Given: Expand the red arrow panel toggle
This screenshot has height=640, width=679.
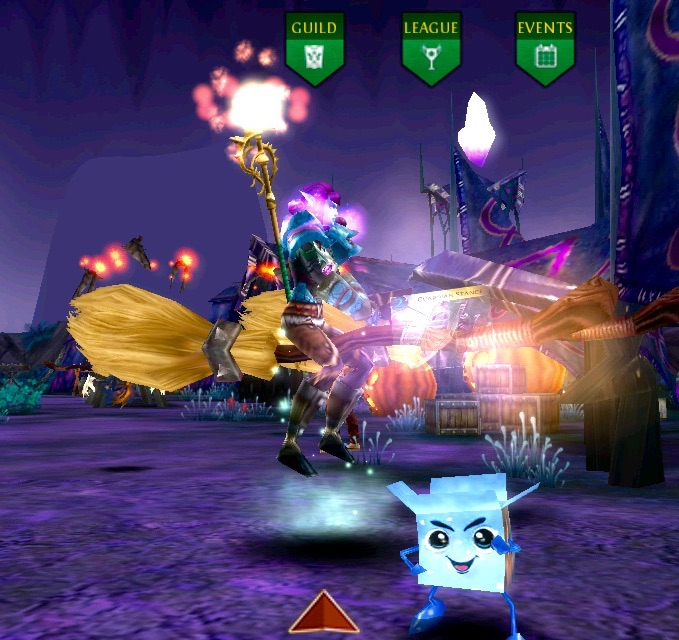Looking at the screenshot, I should tap(324, 613).
